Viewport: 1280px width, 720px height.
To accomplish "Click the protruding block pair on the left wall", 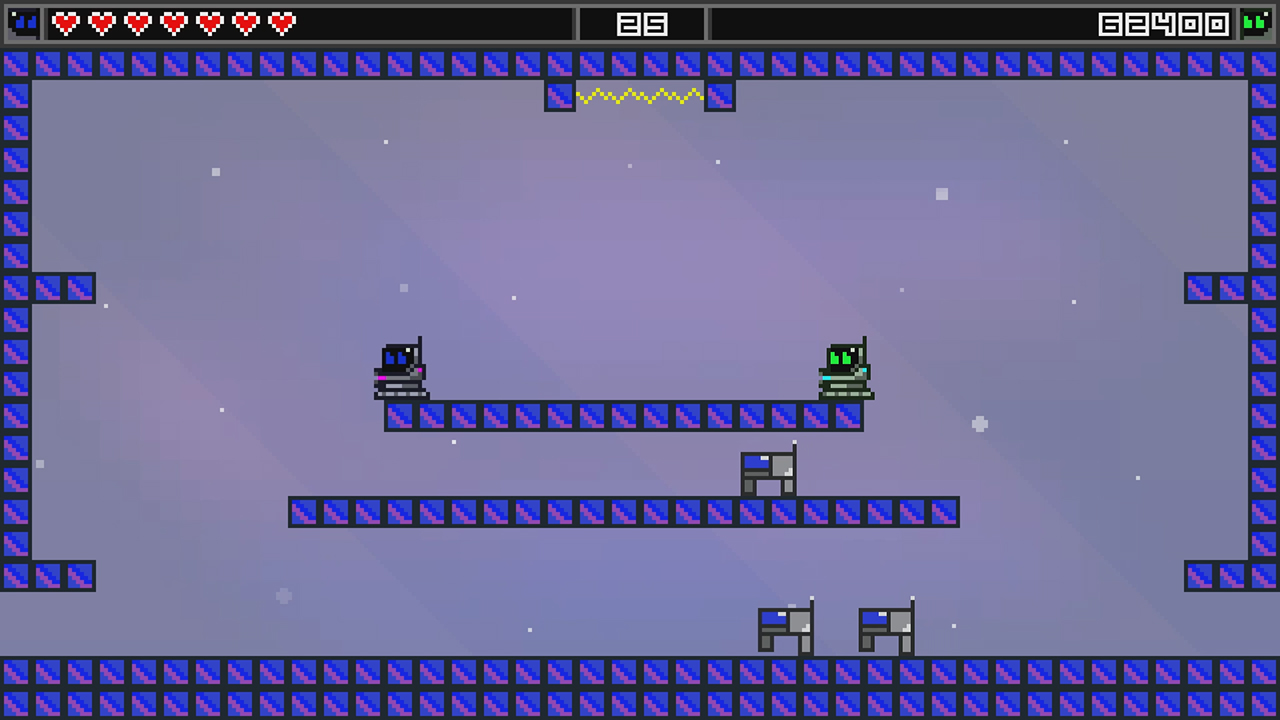I will pos(65,289).
